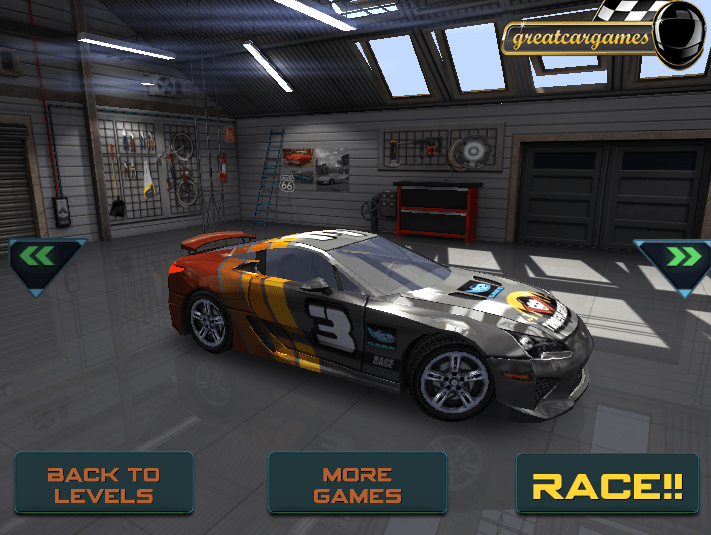Go back to levels
Viewport: 711px width, 535px height.
pyautogui.click(x=104, y=484)
